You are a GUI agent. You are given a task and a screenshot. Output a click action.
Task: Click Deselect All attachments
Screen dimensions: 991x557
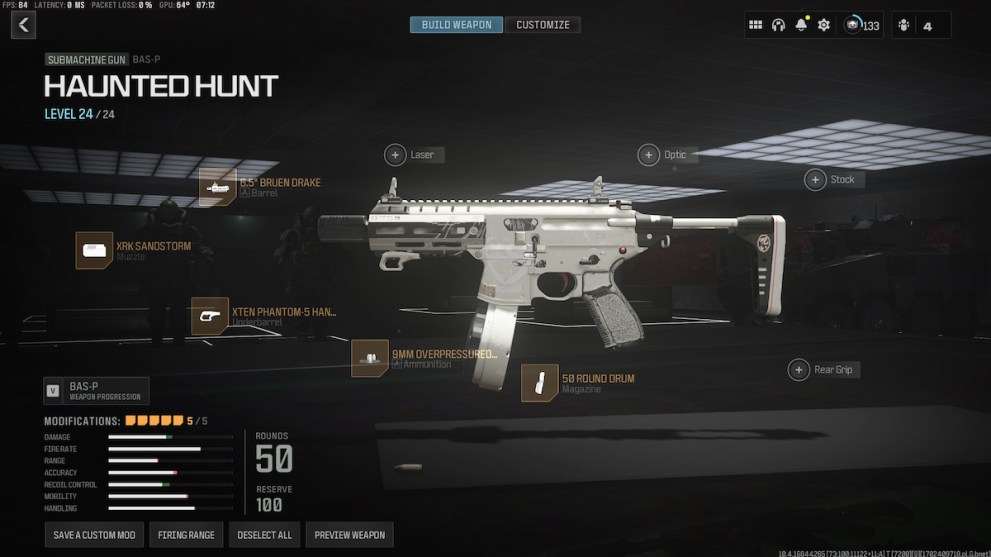(x=264, y=535)
